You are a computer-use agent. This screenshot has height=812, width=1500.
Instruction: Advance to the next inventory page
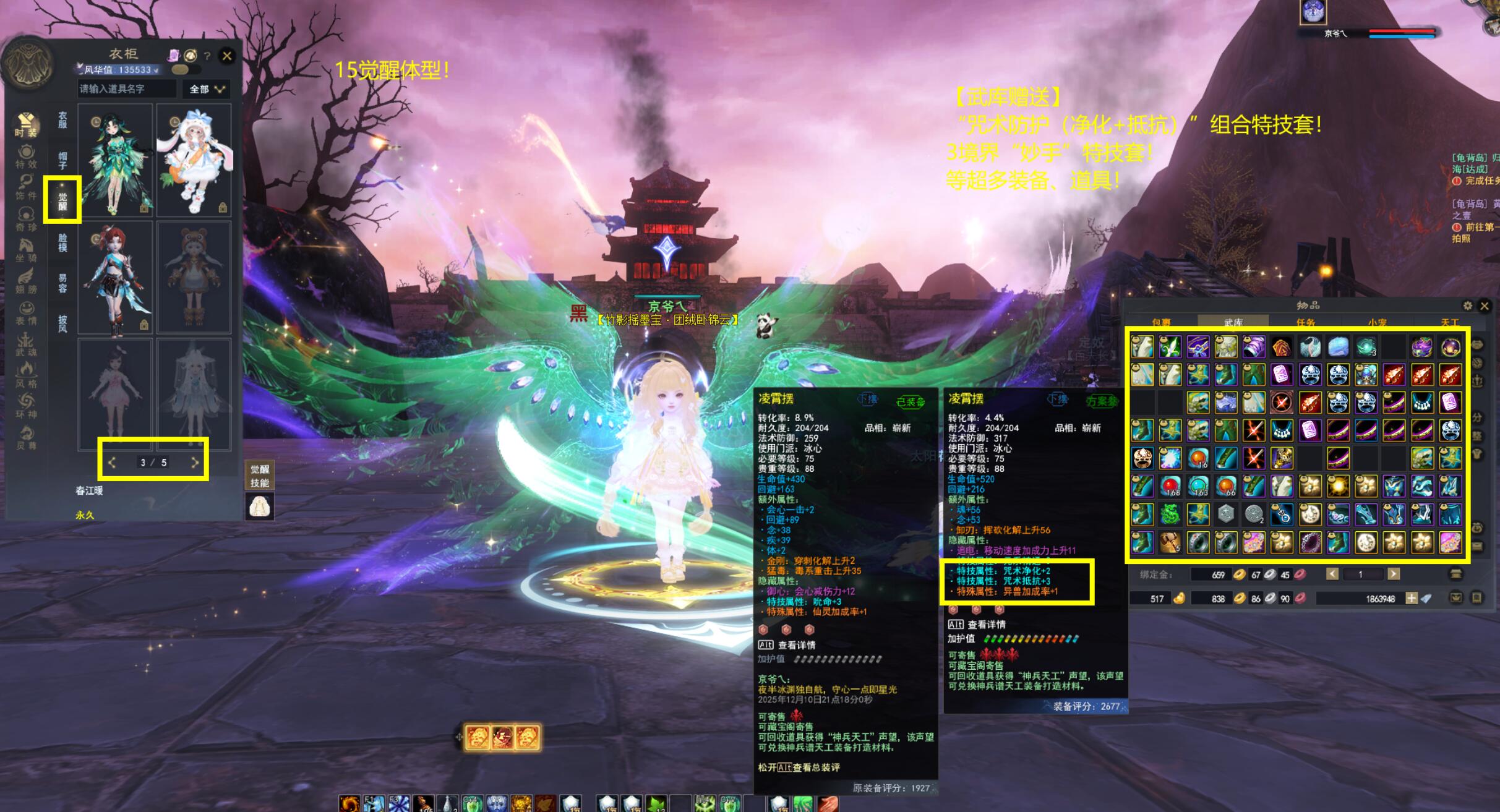[x=1393, y=575]
